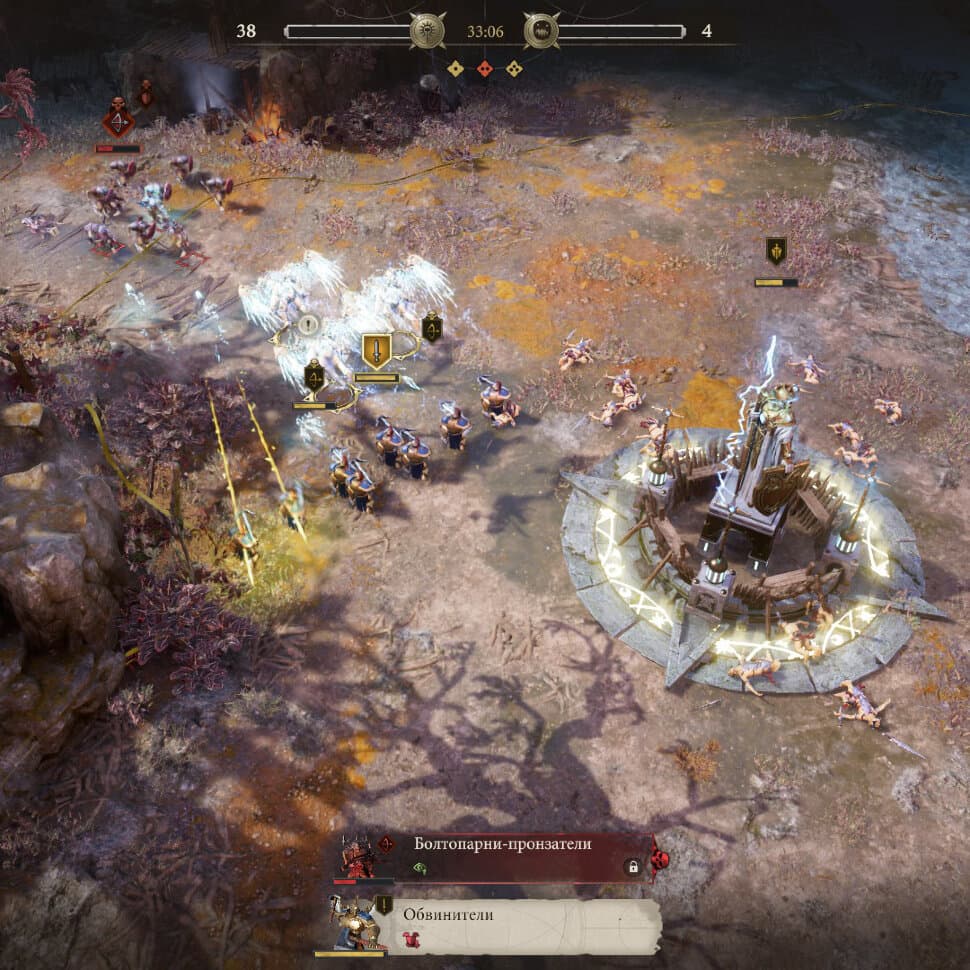The height and width of the screenshot is (970, 970).
Task: Click the red skull on the enemy card
Action: [x=660, y=859]
